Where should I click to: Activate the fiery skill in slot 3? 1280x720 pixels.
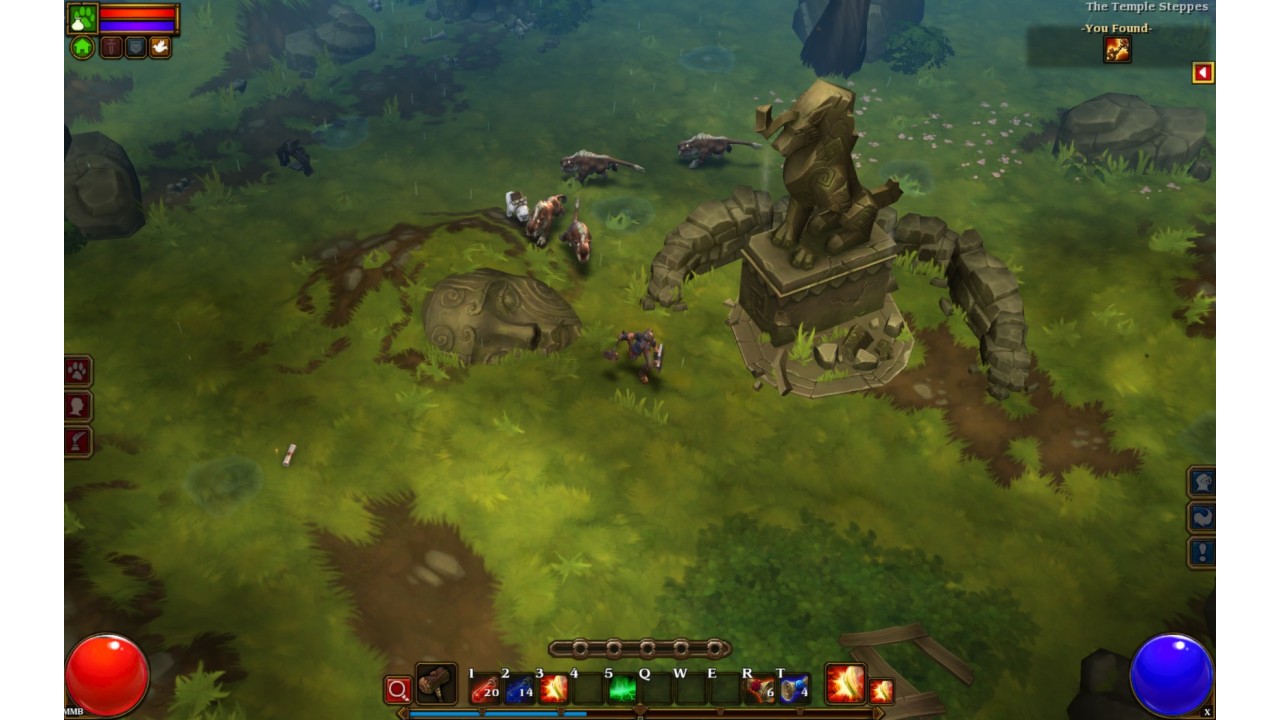point(553,689)
